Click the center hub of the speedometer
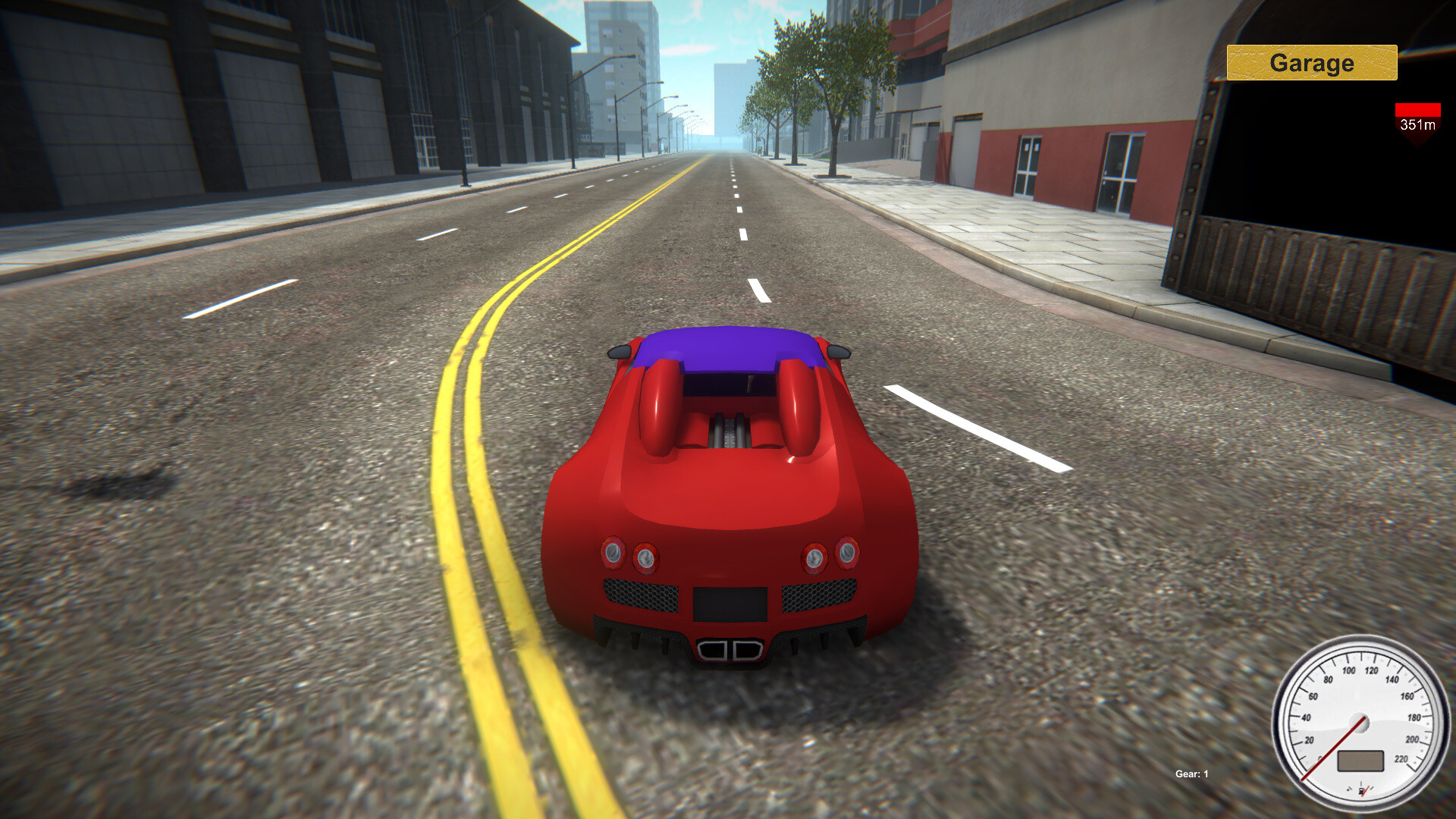Screen dimensions: 1456x819 click(1360, 722)
